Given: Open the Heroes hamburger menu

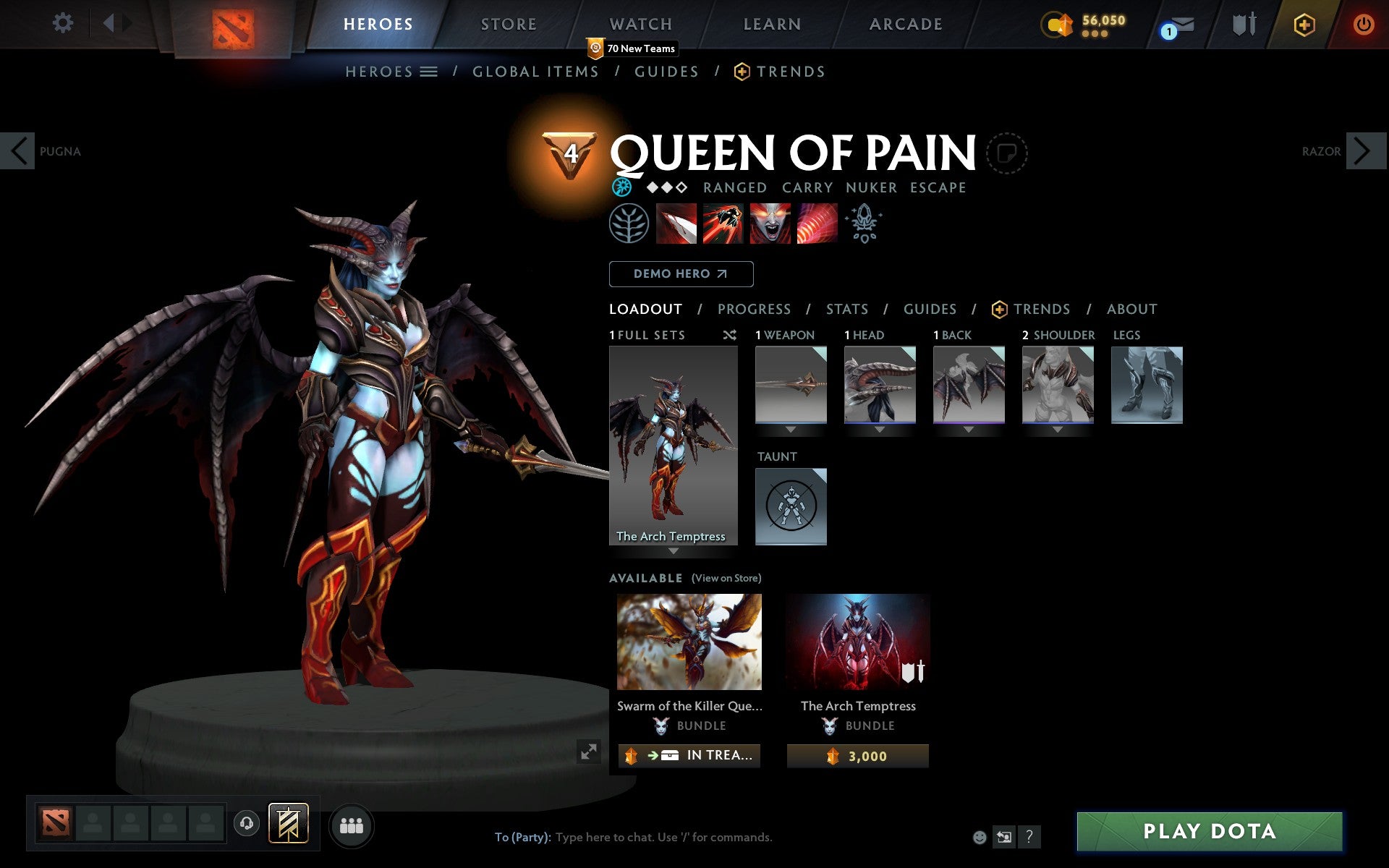Looking at the screenshot, I should coord(428,72).
